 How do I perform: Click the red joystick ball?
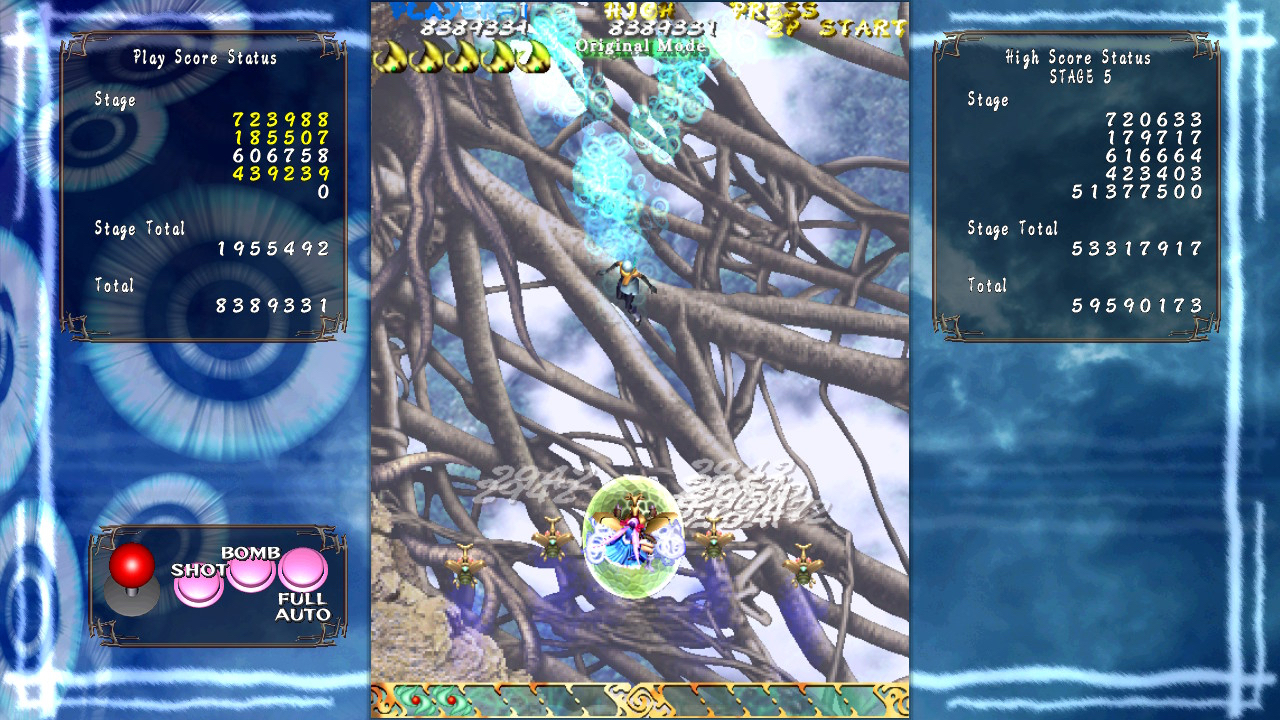pyautogui.click(x=132, y=565)
